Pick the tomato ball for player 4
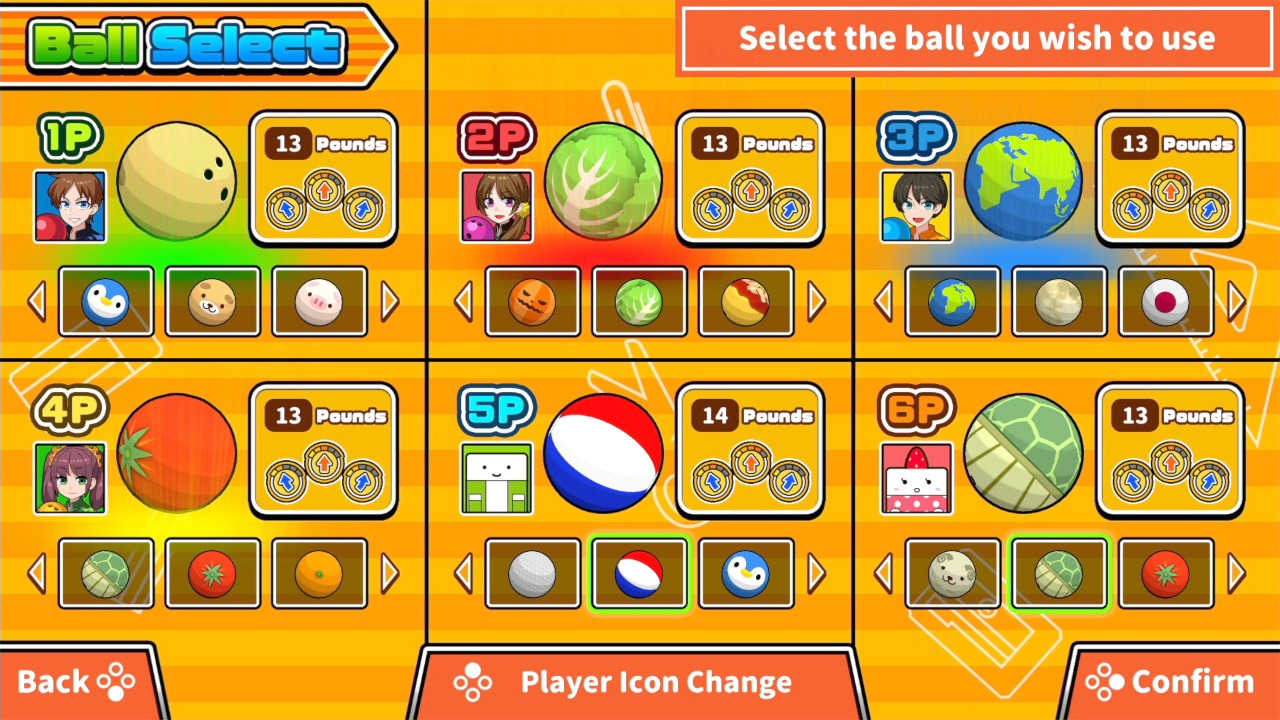 pyautogui.click(x=213, y=573)
